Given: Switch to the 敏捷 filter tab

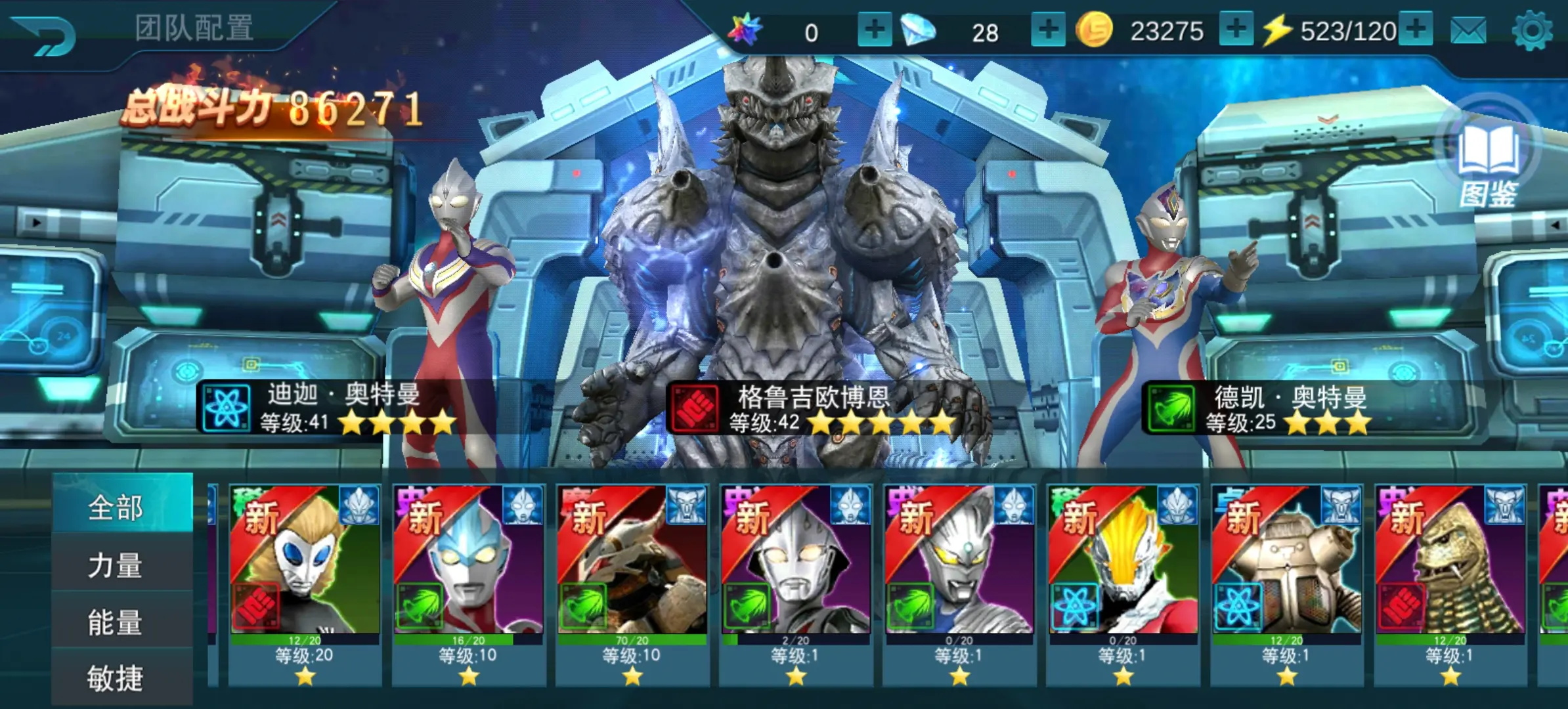Looking at the screenshot, I should [116, 677].
